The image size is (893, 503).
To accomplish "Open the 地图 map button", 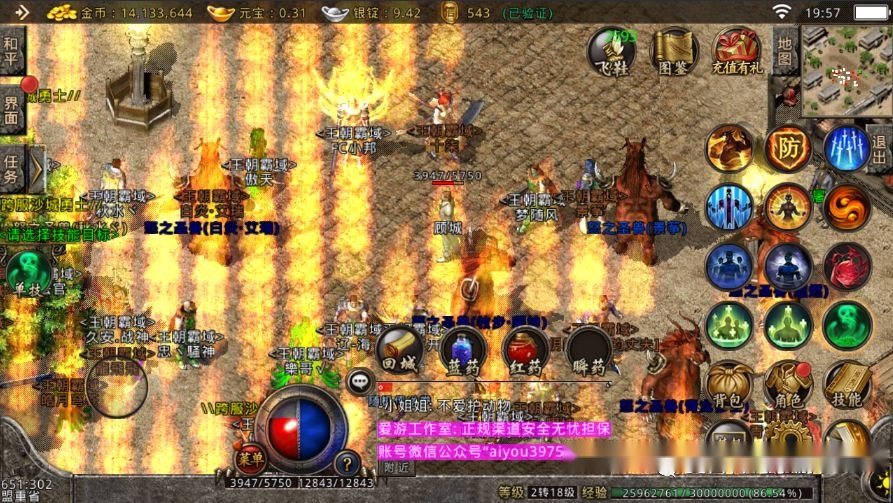I will (x=785, y=52).
